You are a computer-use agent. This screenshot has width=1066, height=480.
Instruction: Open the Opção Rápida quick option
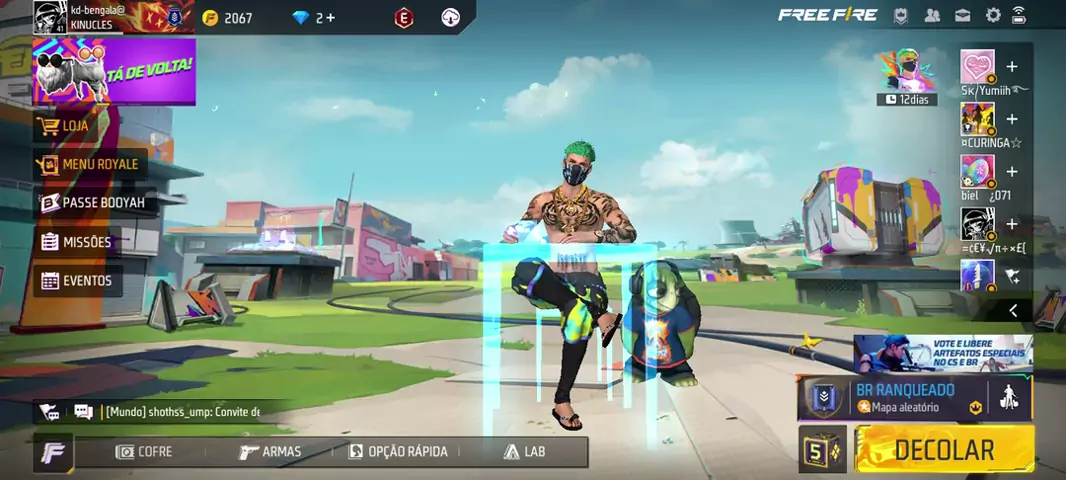coord(398,452)
